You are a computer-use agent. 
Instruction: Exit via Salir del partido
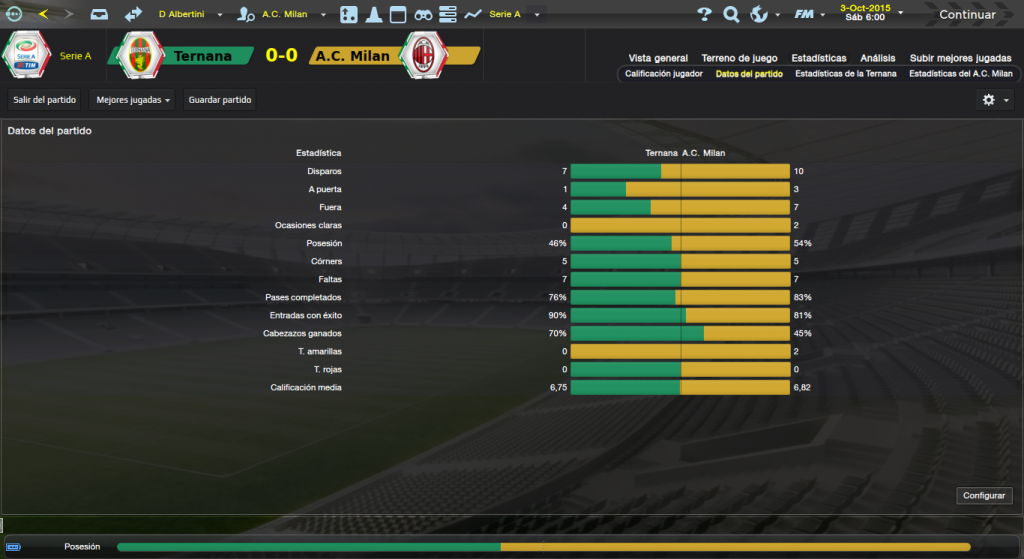pos(45,100)
